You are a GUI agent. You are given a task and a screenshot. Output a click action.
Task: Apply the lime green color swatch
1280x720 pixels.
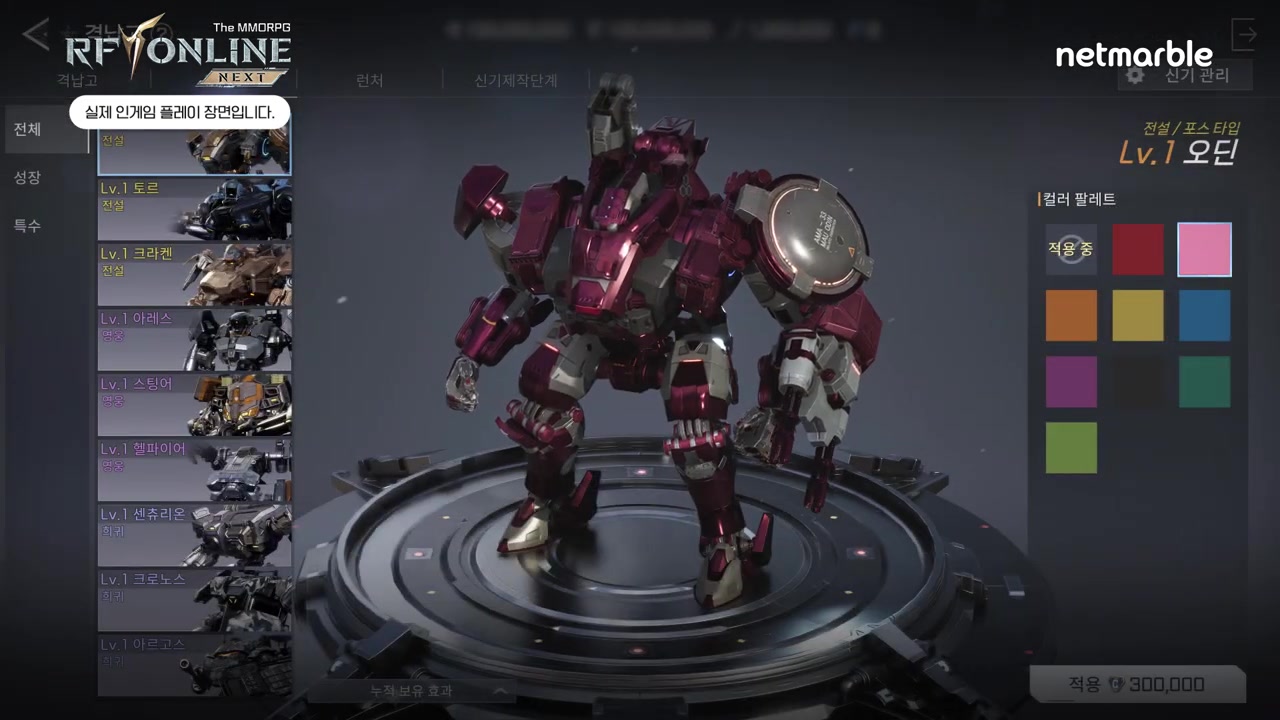[x=1071, y=447]
